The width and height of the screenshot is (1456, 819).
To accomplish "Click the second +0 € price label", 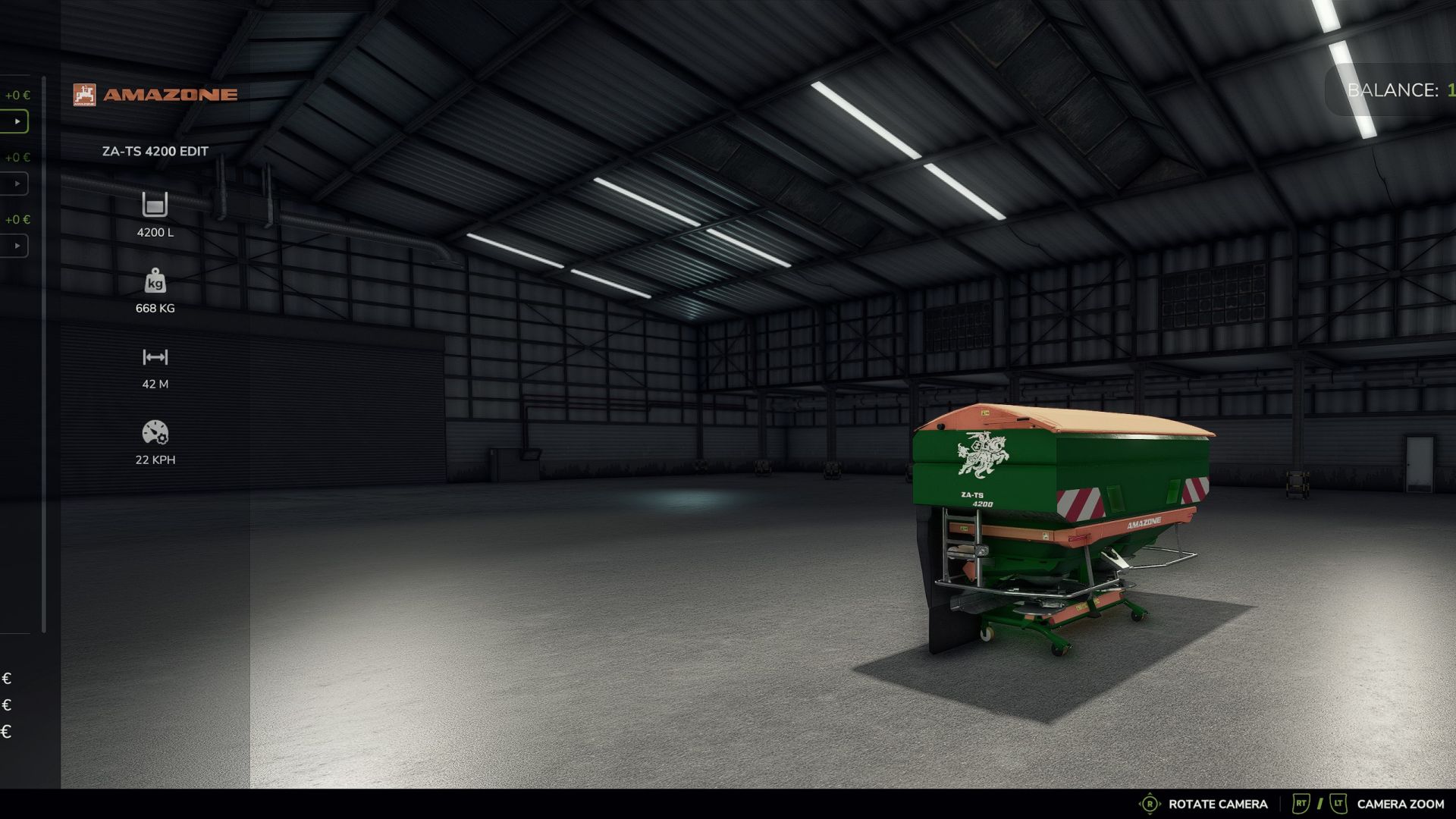I will pos(16,158).
